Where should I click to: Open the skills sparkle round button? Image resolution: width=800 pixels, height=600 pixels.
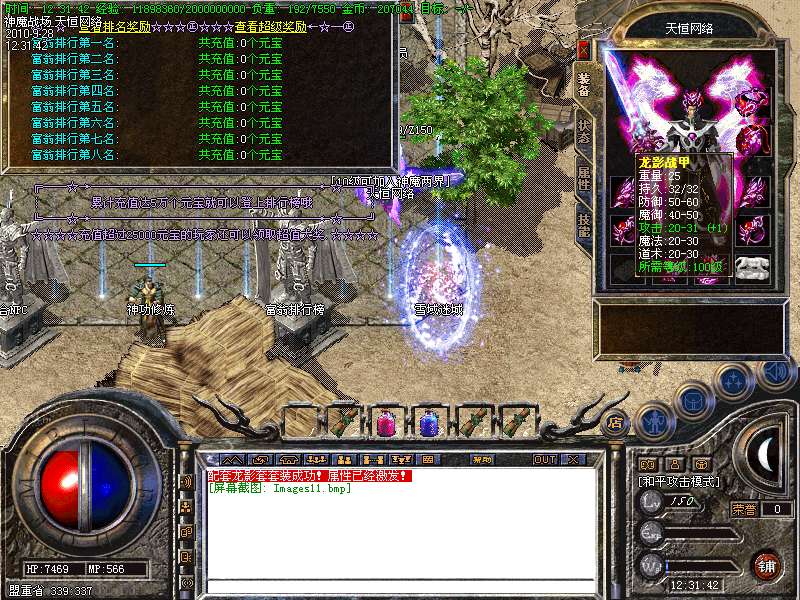click(733, 380)
